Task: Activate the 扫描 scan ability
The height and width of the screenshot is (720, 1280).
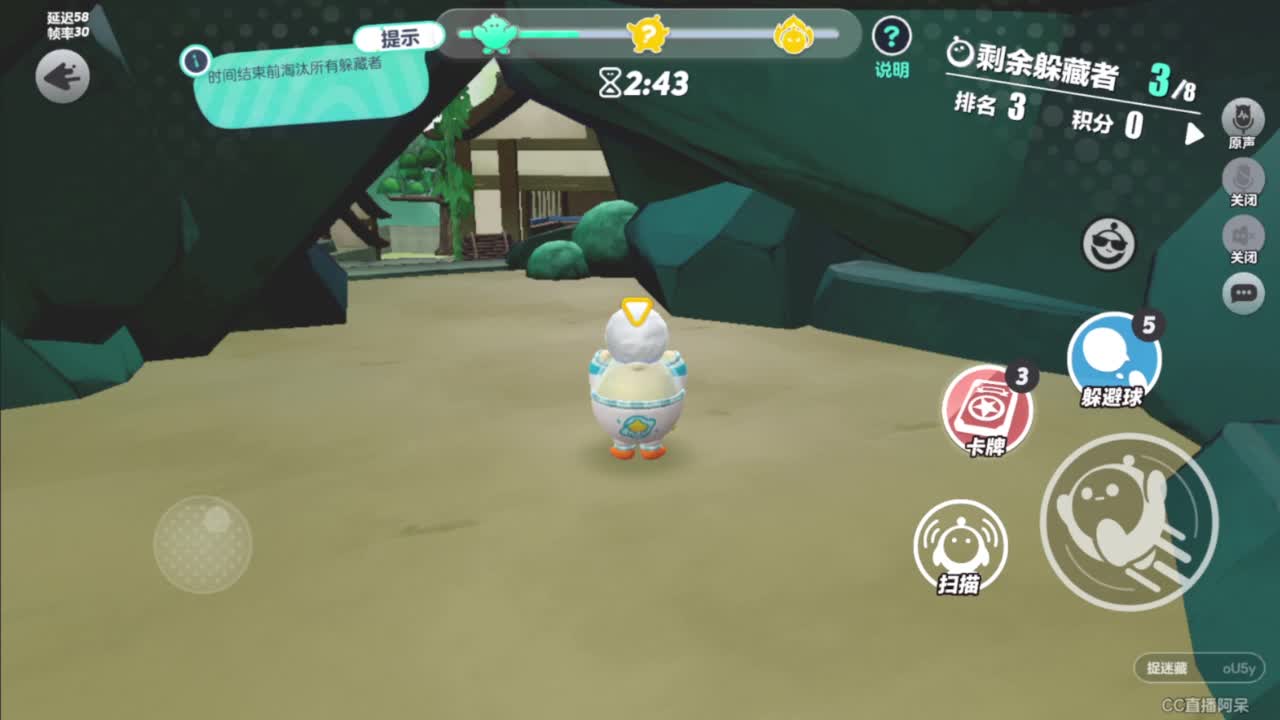Action: click(x=962, y=553)
